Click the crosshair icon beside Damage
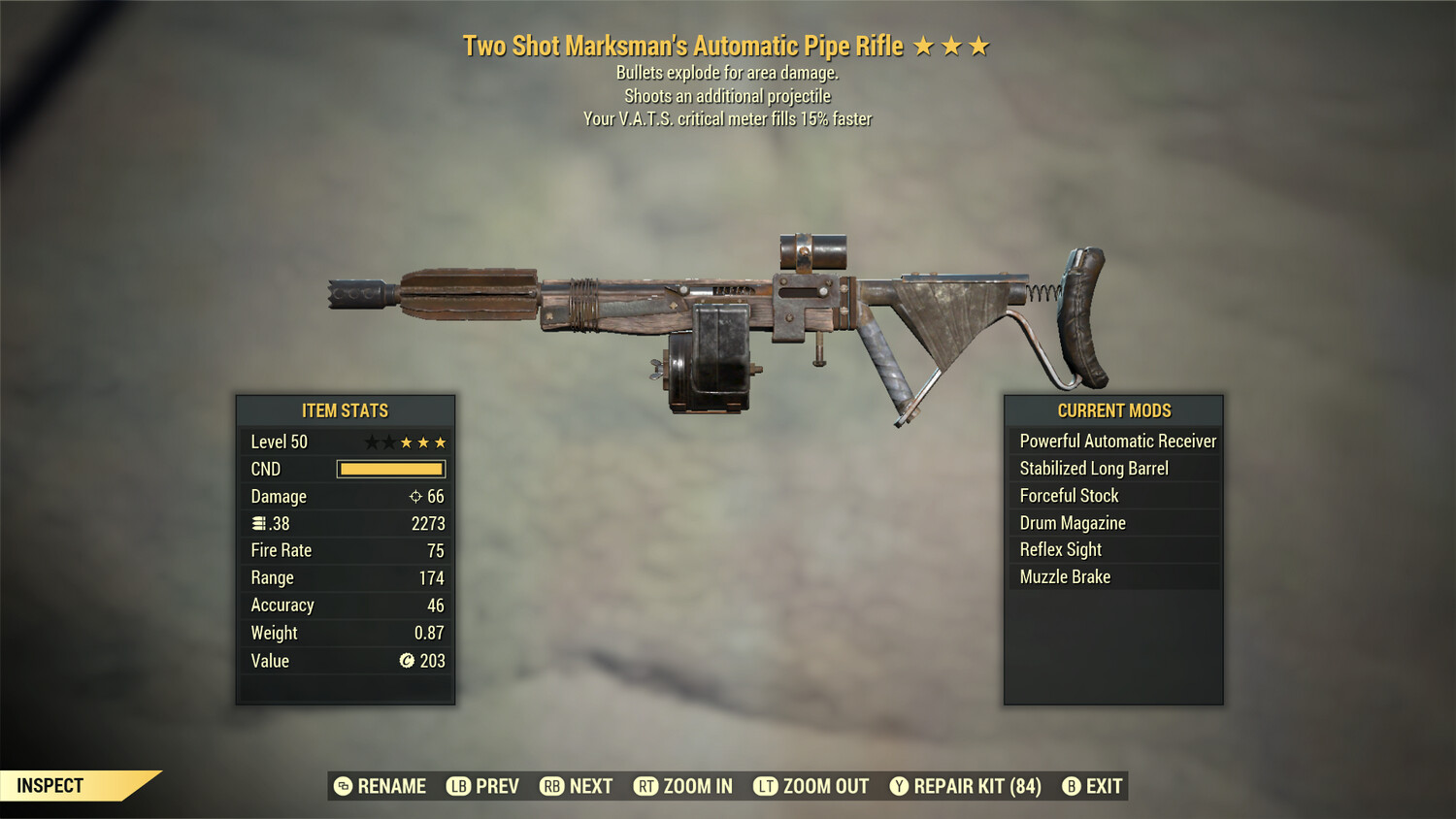This screenshot has height=819, width=1456. (x=416, y=496)
